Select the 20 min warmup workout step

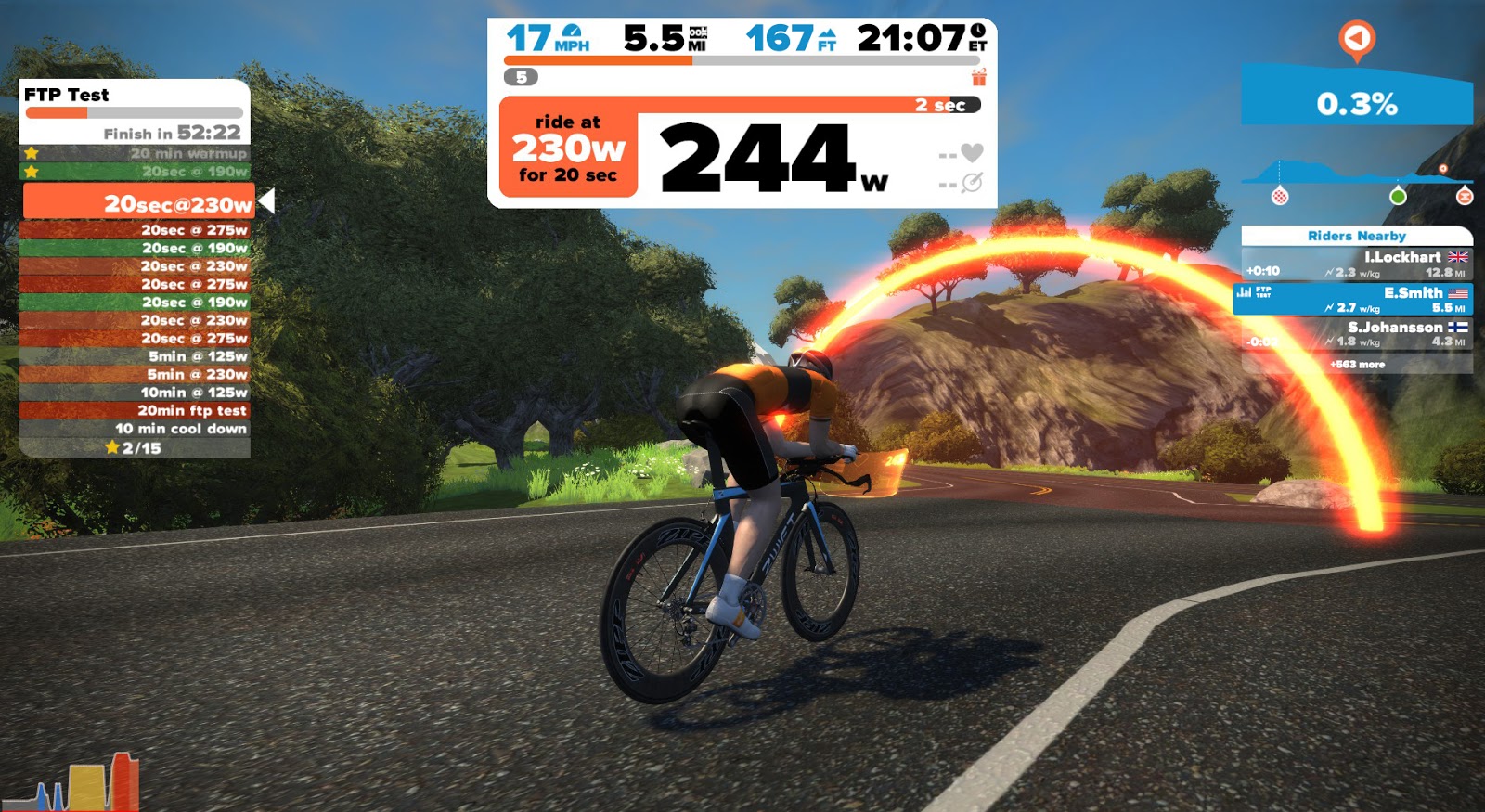(136, 153)
